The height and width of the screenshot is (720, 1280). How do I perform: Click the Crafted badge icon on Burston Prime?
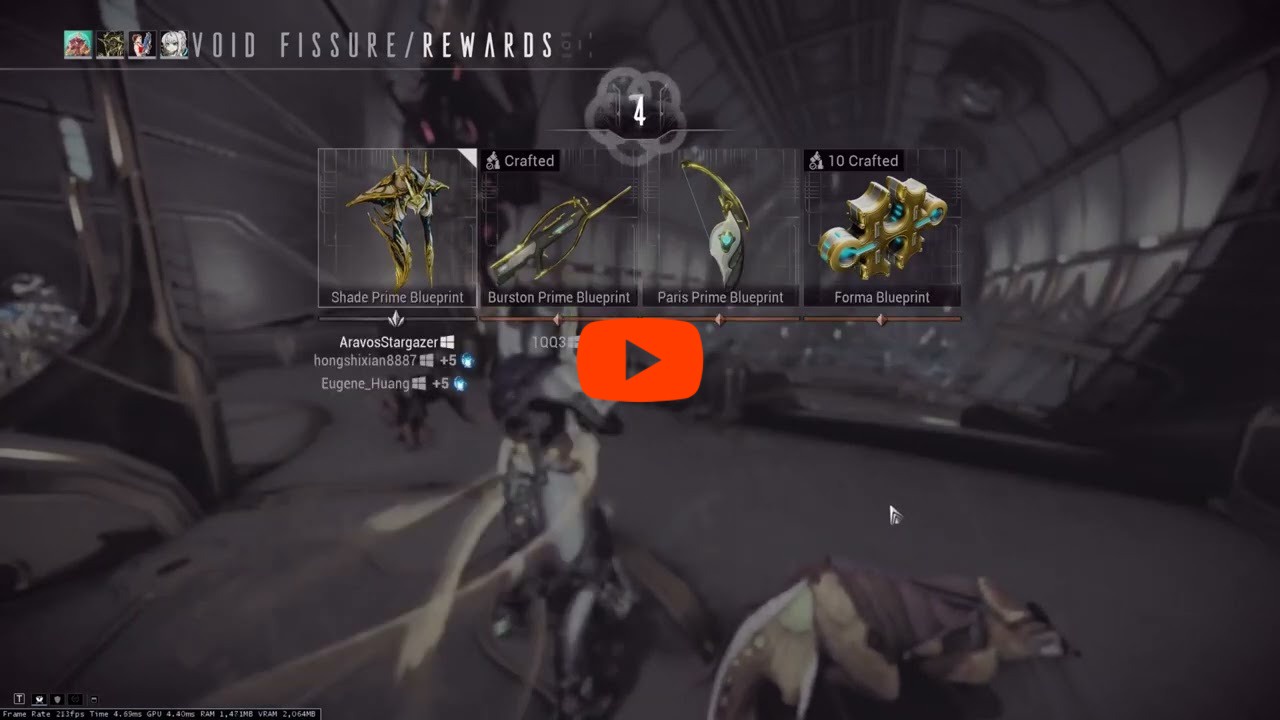[x=492, y=161]
